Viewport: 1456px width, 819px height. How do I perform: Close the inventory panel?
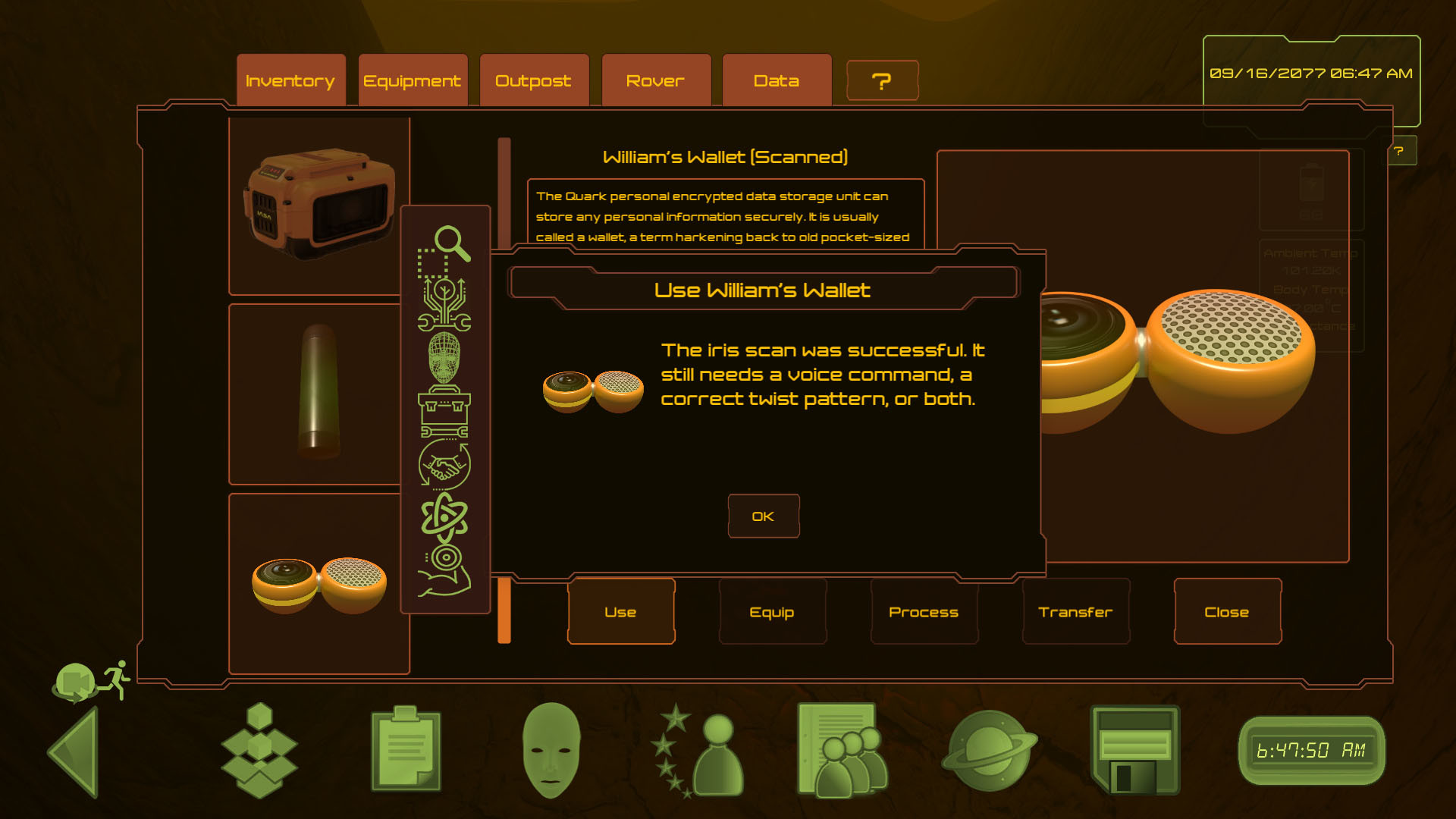[1227, 611]
